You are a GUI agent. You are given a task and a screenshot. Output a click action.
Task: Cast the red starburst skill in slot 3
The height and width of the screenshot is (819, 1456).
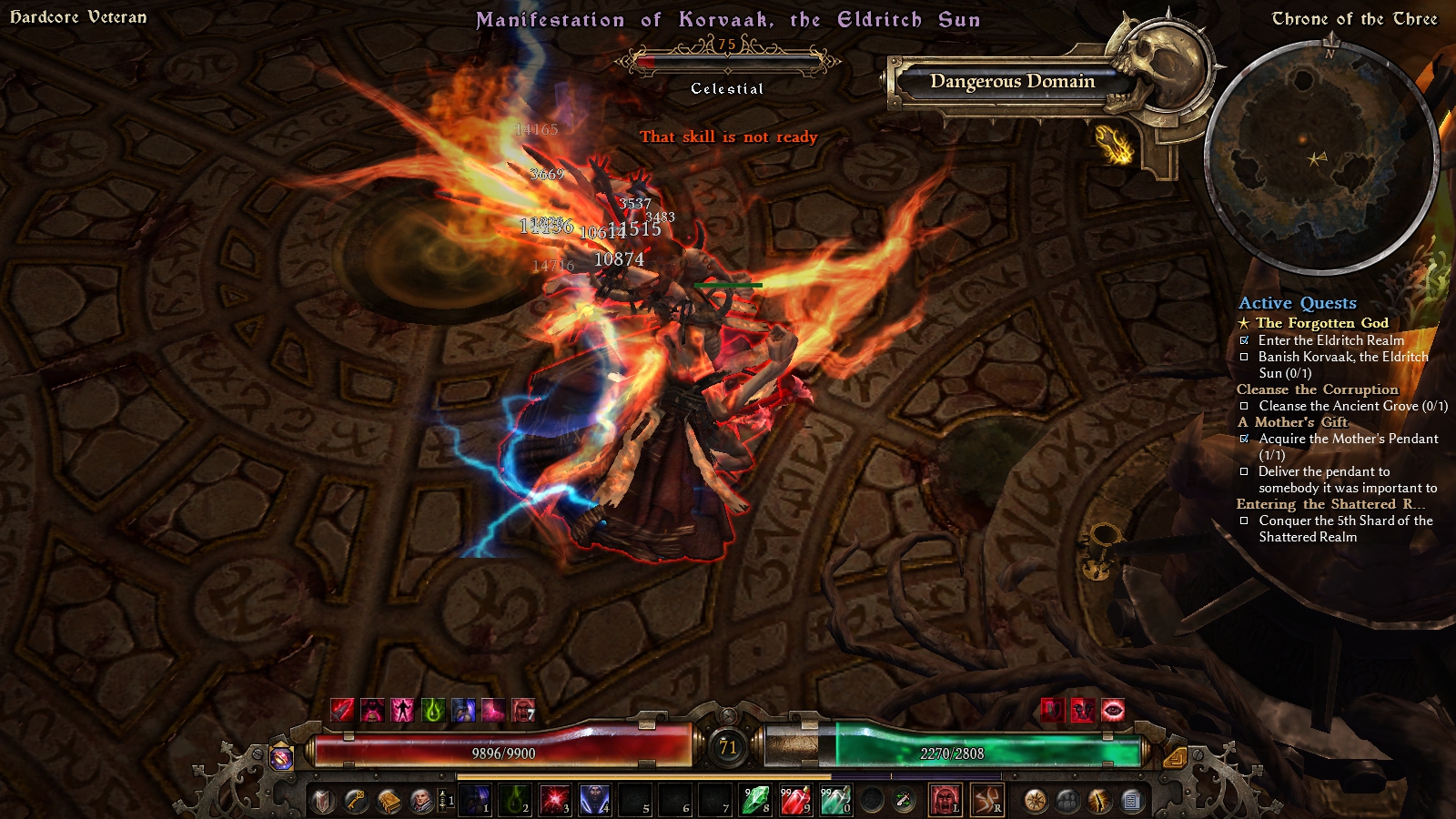555,801
